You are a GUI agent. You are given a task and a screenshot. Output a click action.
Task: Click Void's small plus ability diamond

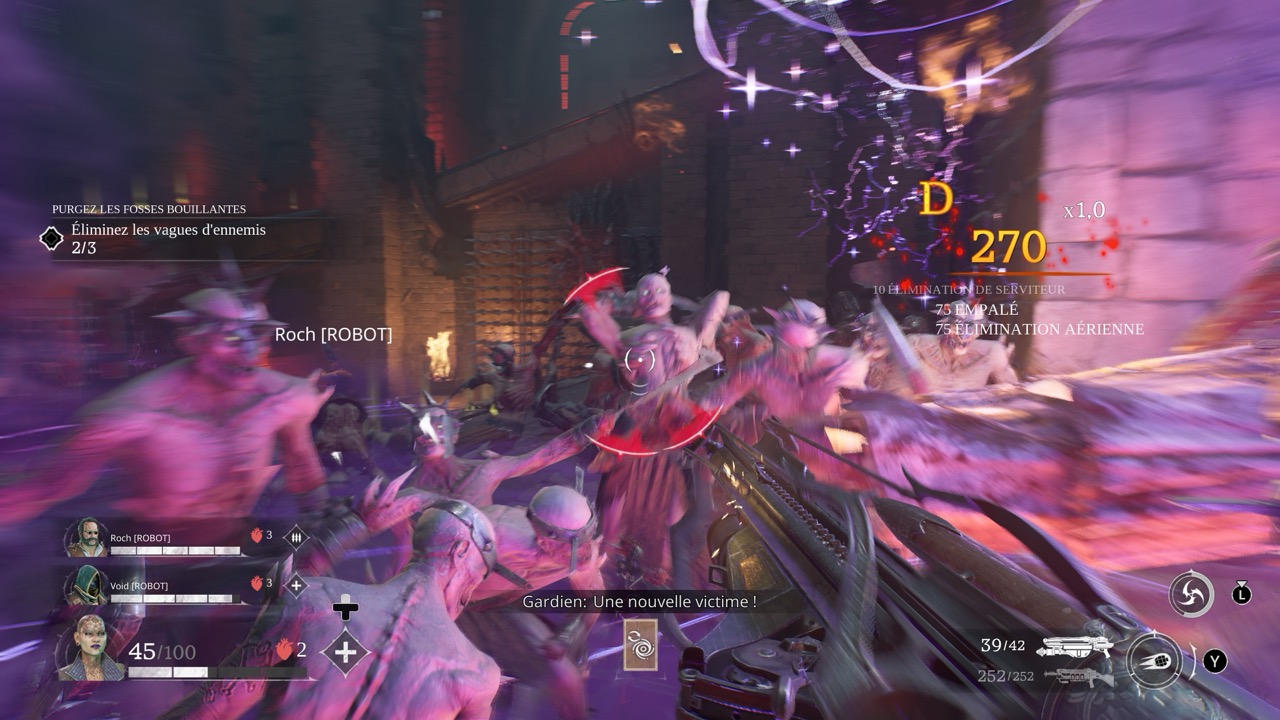[296, 586]
